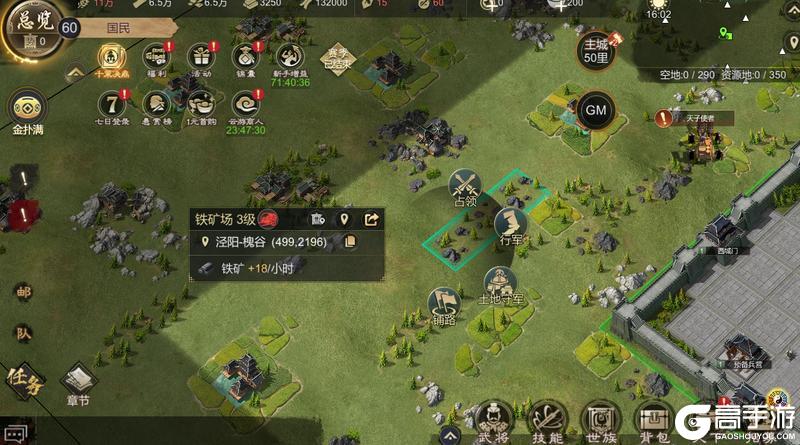Open the 悬赏榜 bounty board
The height and width of the screenshot is (445, 800).
pos(154,103)
